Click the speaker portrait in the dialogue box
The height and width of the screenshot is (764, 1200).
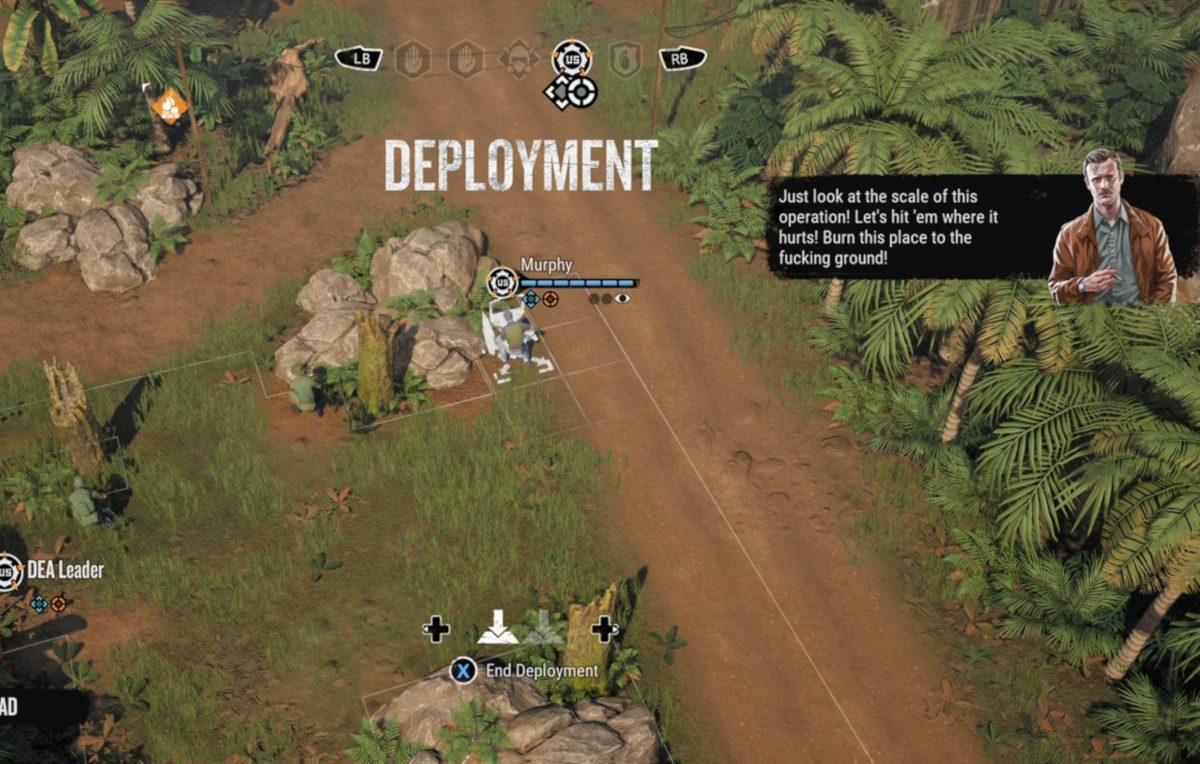[1112, 229]
